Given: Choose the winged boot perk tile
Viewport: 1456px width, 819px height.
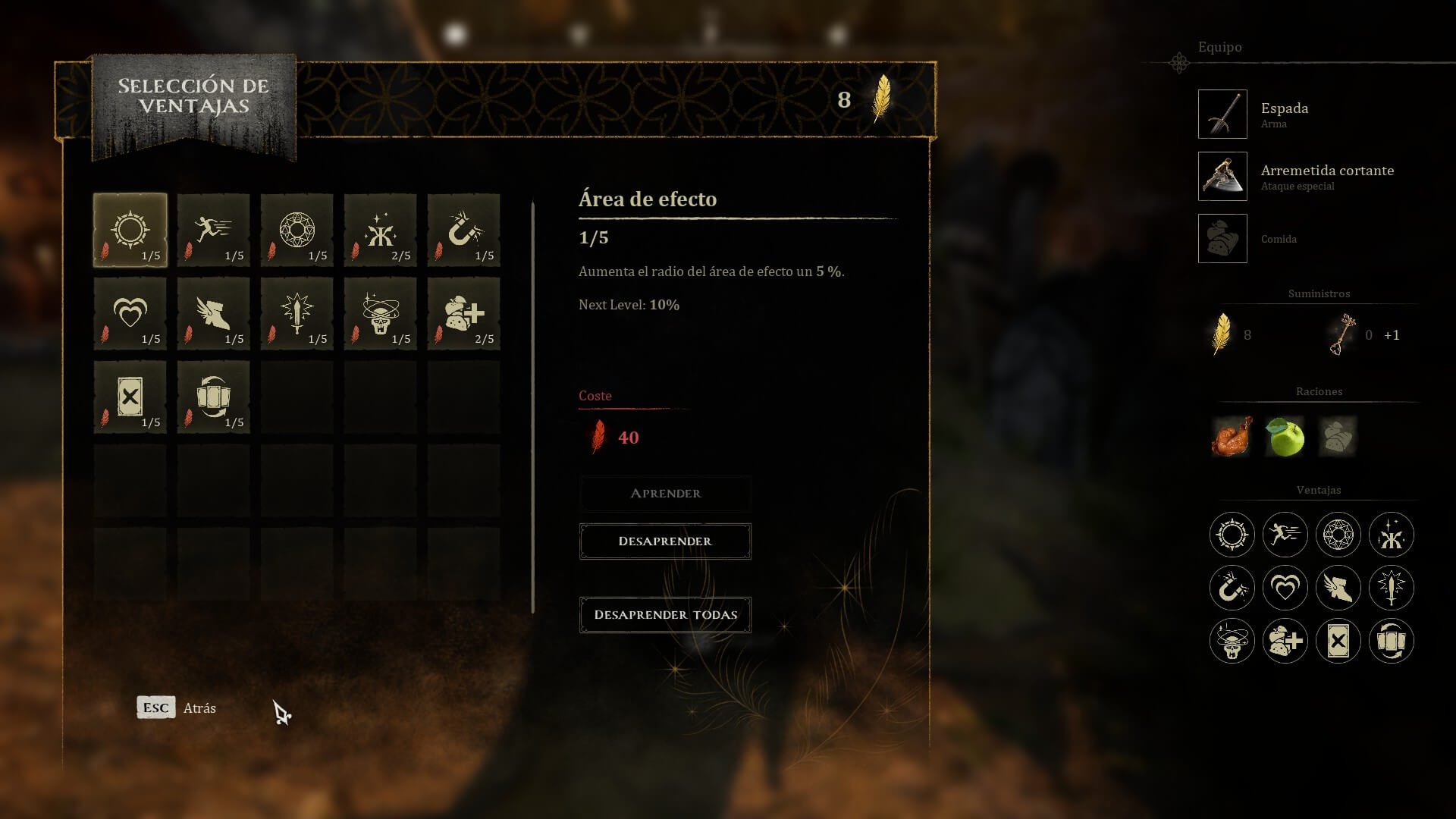Looking at the screenshot, I should (214, 314).
